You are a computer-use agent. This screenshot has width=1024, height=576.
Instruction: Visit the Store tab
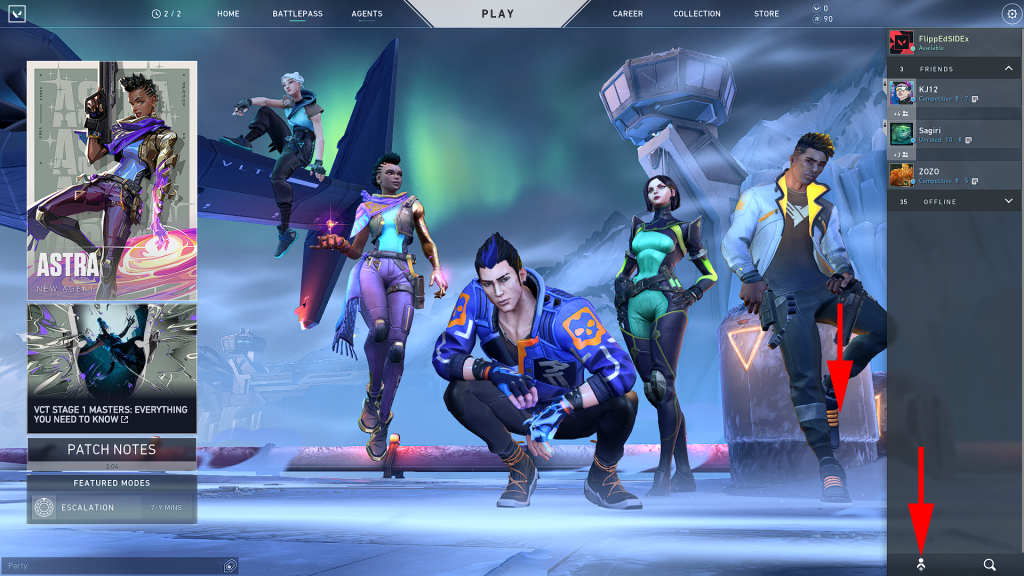[x=767, y=14]
